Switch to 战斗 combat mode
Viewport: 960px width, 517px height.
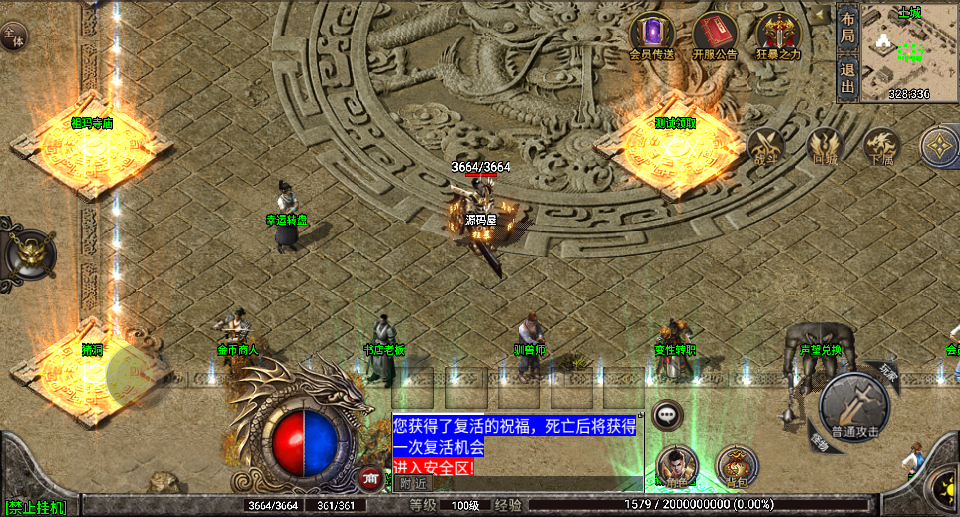click(766, 147)
